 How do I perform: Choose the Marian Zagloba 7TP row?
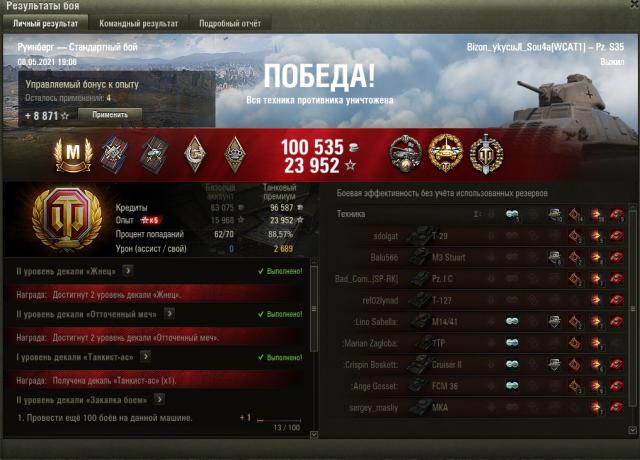pyautogui.click(x=480, y=343)
